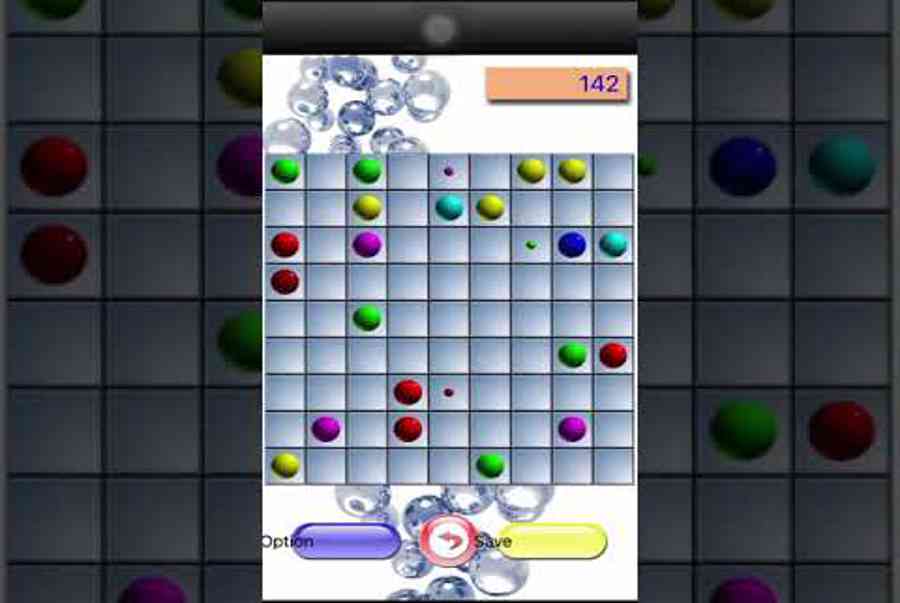Select the blue ball on the board

pyautogui.click(x=571, y=244)
